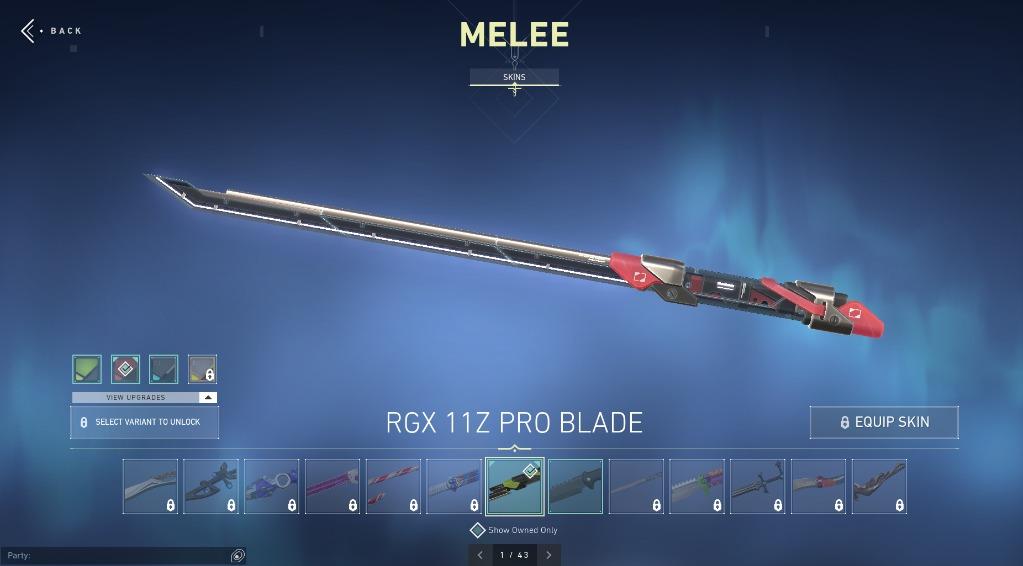Select the dark dagger skin thumbnail
Viewport: 1023px width, 566px height.
pos(757,486)
